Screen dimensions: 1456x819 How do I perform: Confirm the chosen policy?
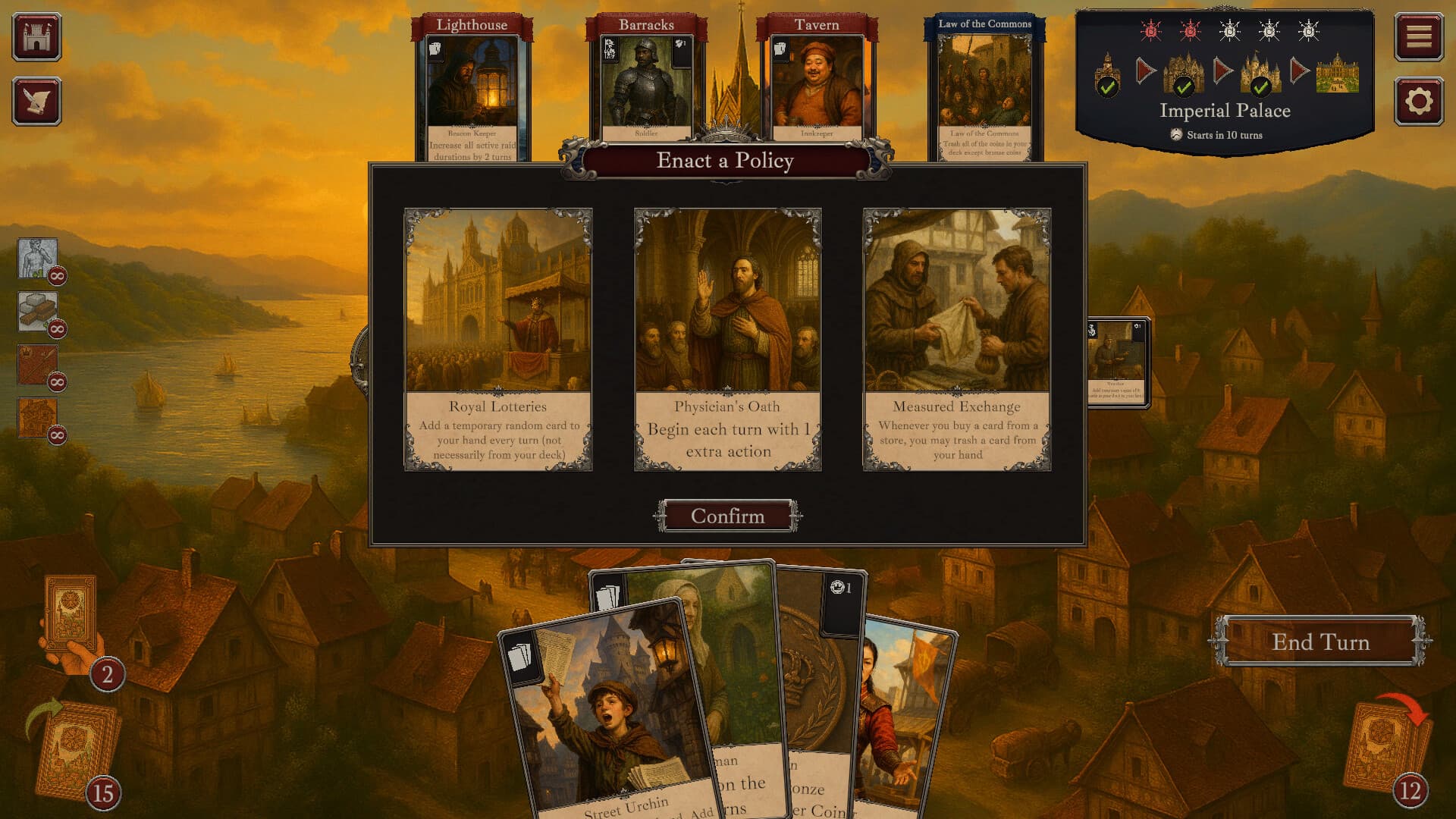727,516
